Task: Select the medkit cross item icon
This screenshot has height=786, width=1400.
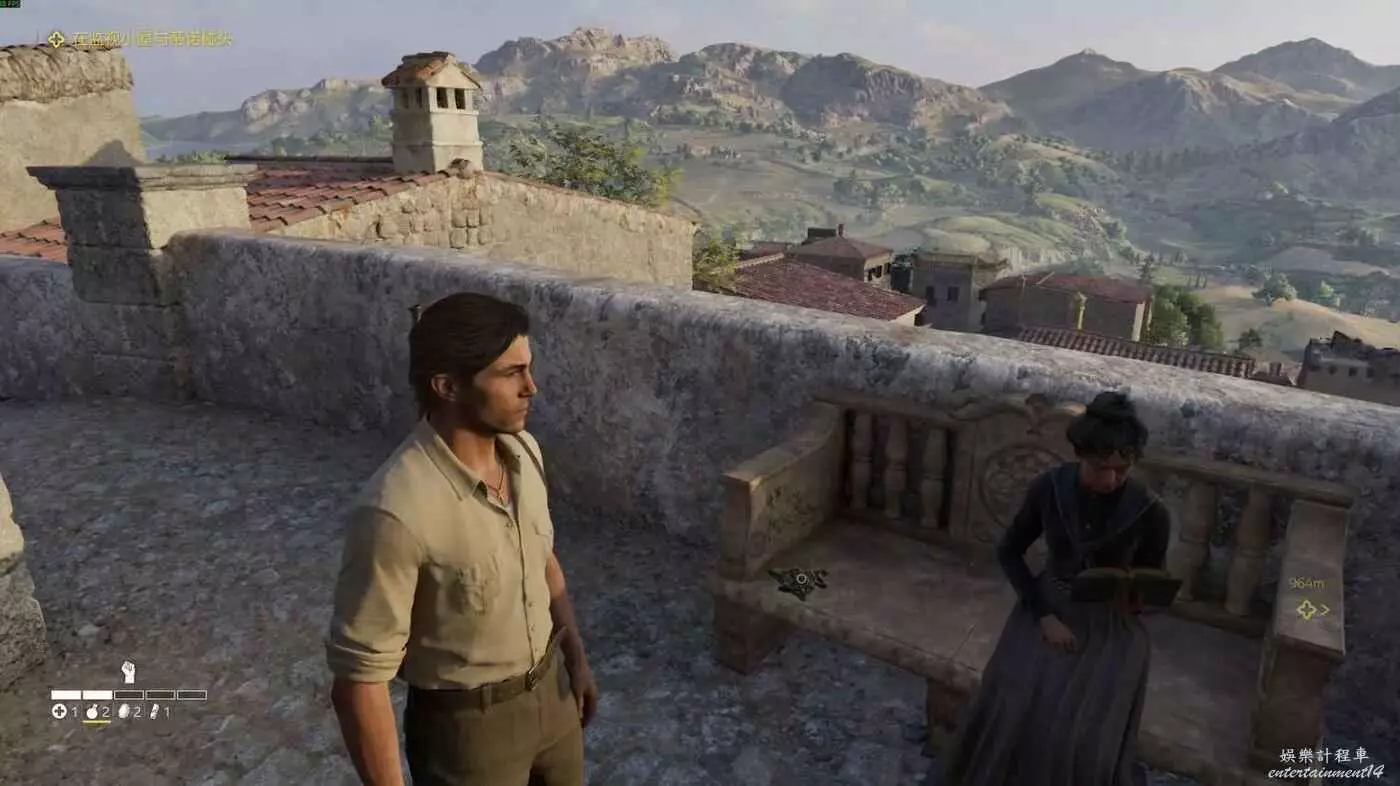Action: tap(59, 712)
